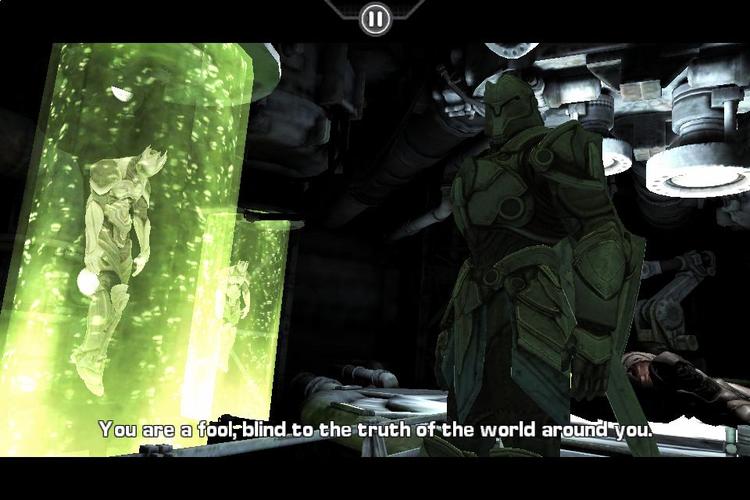Pause the cutscene with the pause button

pos(375,18)
